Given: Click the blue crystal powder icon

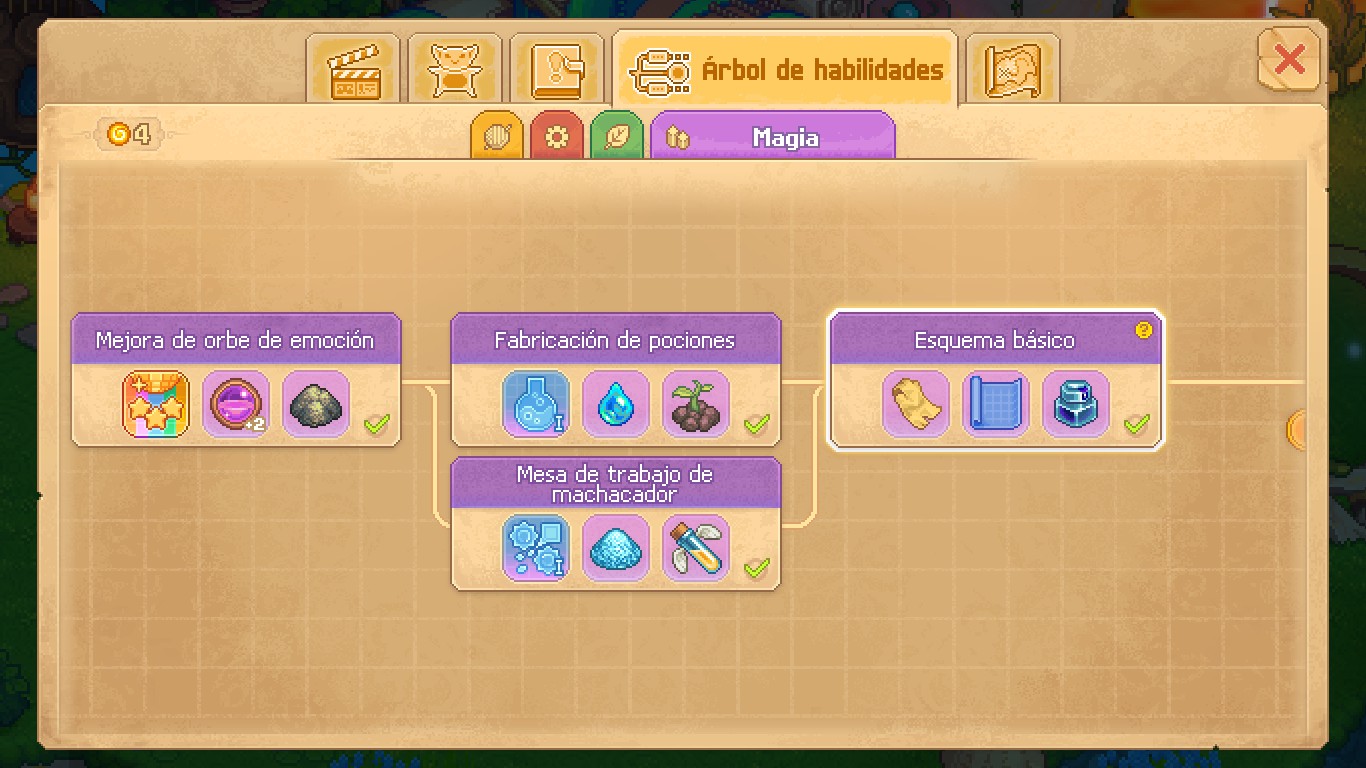Looking at the screenshot, I should click(616, 548).
